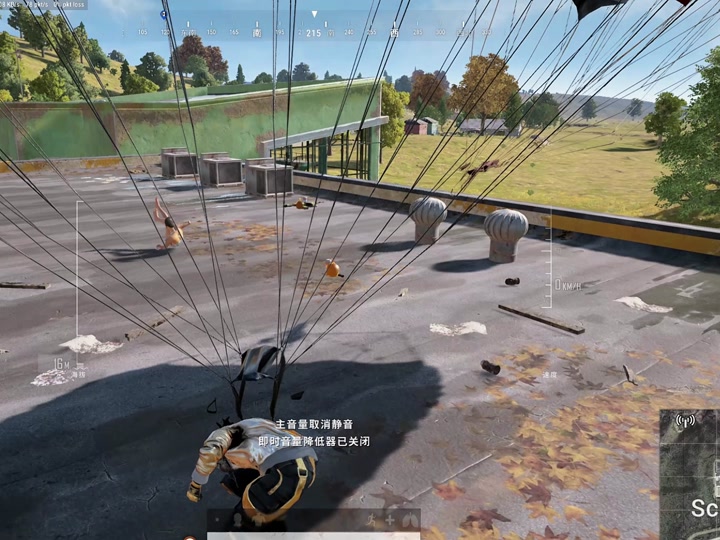Click the signal antenna icon on minimap
720x540 pixels.
point(685,422)
